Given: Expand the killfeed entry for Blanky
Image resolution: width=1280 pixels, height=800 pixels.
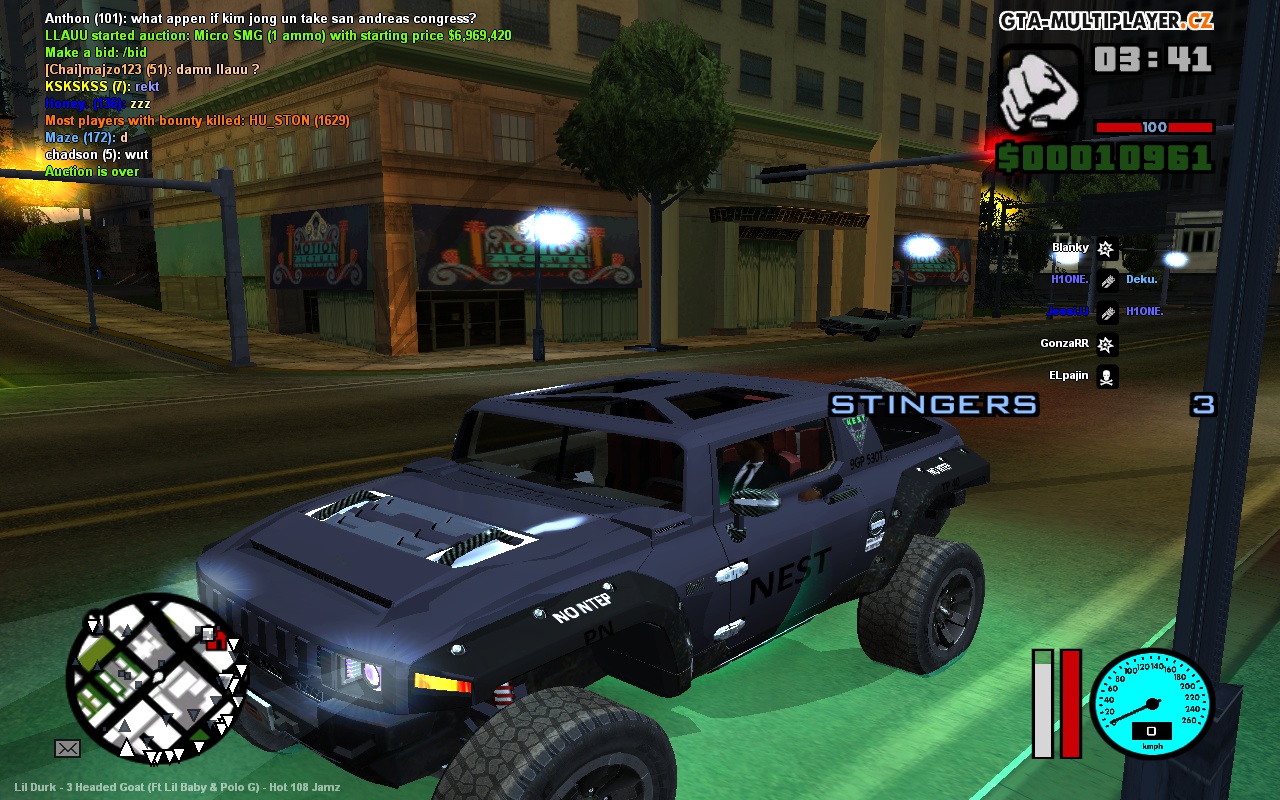Looking at the screenshot, I should pyautogui.click(x=1066, y=247).
